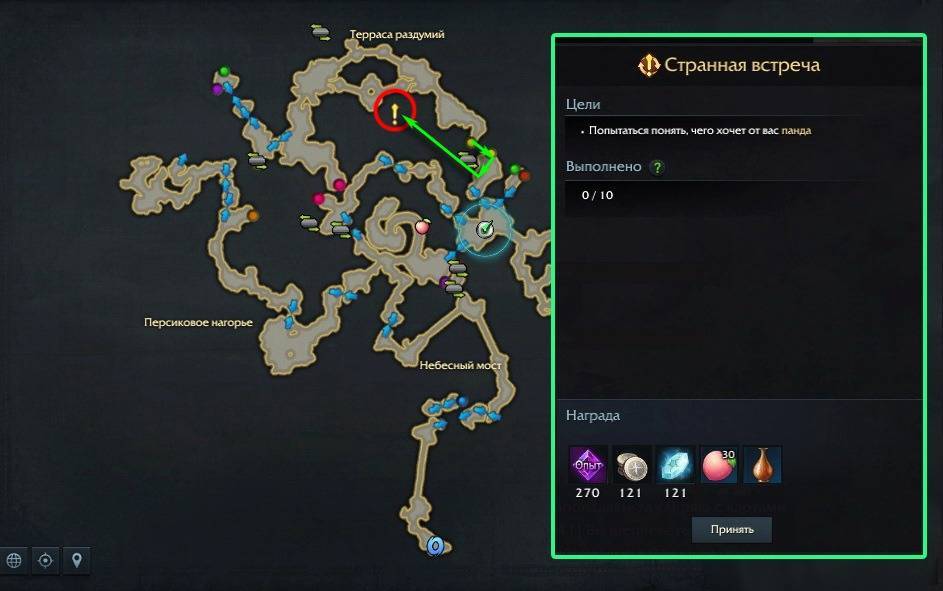Inspect the silver coins reward icon
Image resolution: width=943 pixels, height=591 pixels.
click(631, 465)
